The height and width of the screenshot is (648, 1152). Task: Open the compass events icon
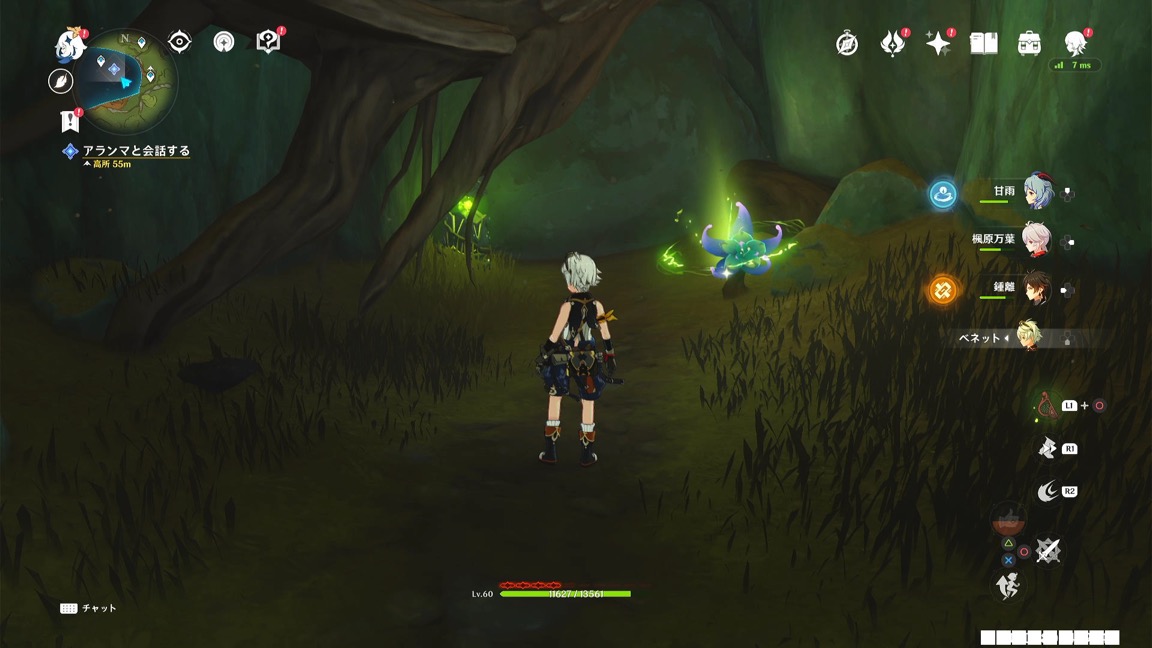pyautogui.click(x=847, y=44)
